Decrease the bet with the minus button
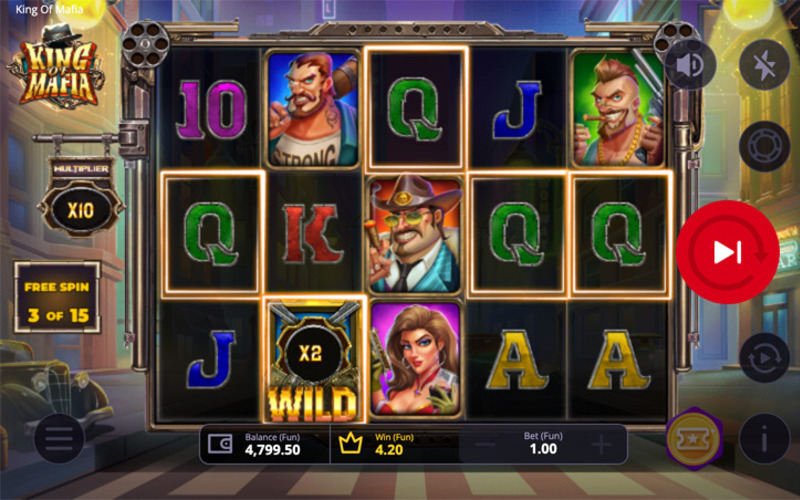The height and width of the screenshot is (500, 800). 484,445
